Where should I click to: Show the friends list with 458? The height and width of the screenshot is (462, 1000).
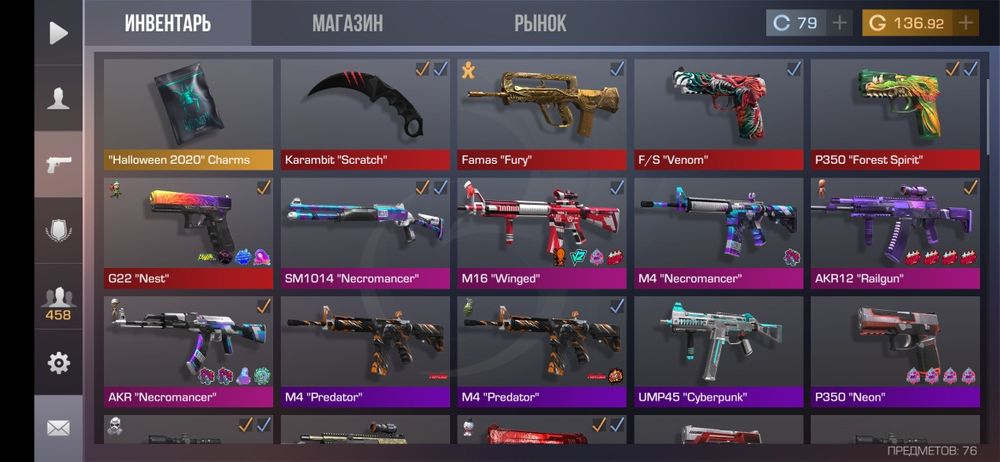(x=59, y=302)
